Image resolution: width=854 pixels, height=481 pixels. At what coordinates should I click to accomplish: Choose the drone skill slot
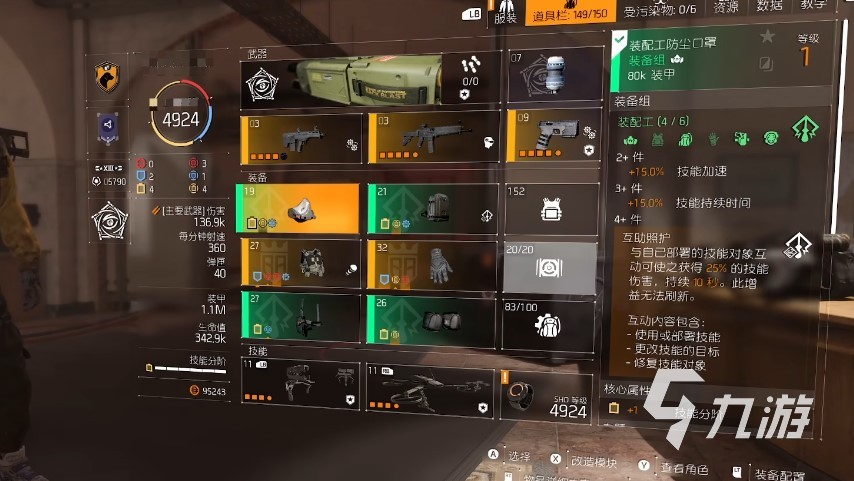[x=431, y=388]
